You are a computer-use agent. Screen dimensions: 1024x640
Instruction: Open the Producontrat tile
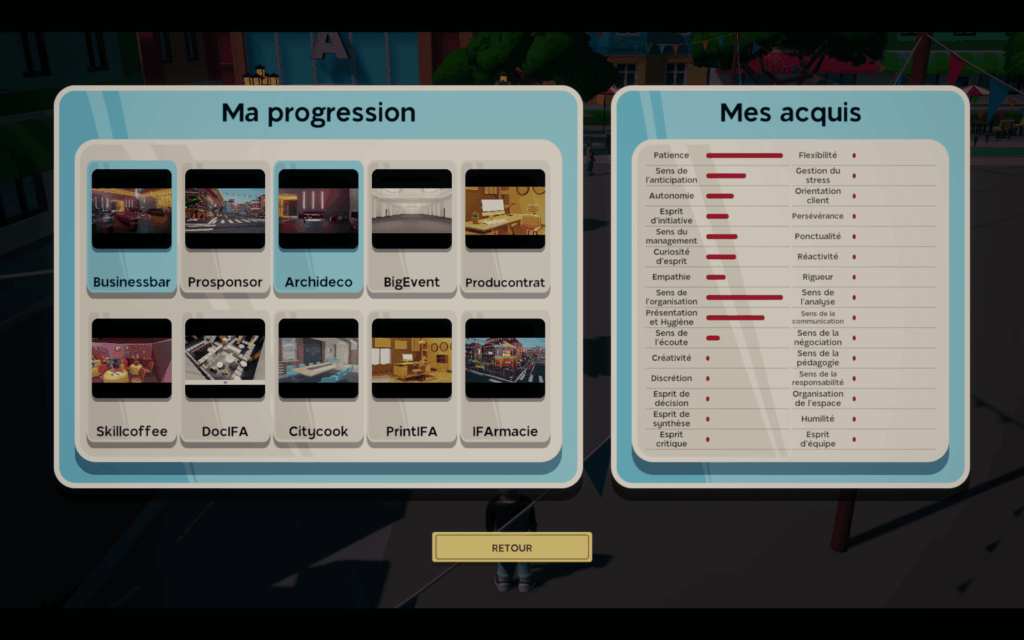point(505,228)
